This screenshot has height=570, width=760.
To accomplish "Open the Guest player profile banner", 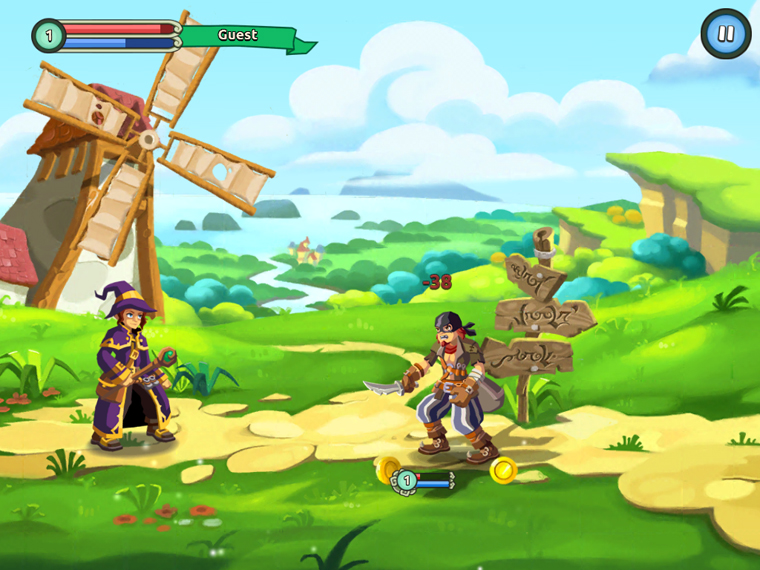I will pyautogui.click(x=238, y=36).
